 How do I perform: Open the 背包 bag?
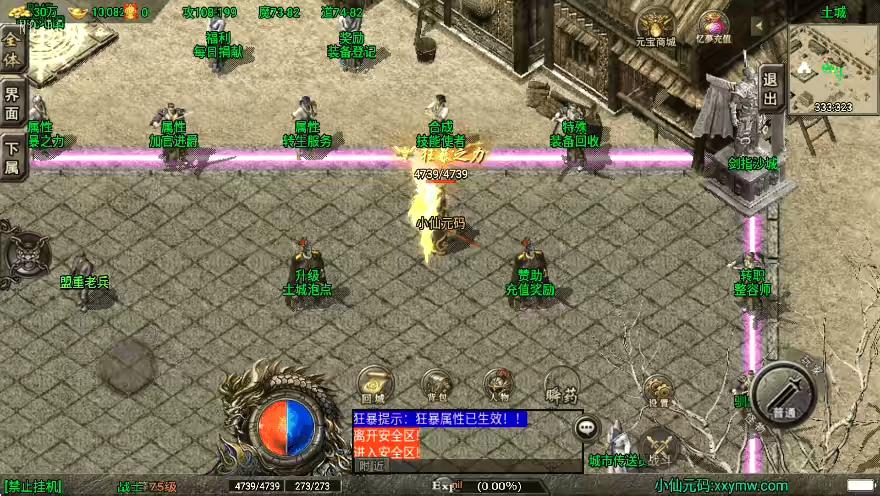(436, 385)
